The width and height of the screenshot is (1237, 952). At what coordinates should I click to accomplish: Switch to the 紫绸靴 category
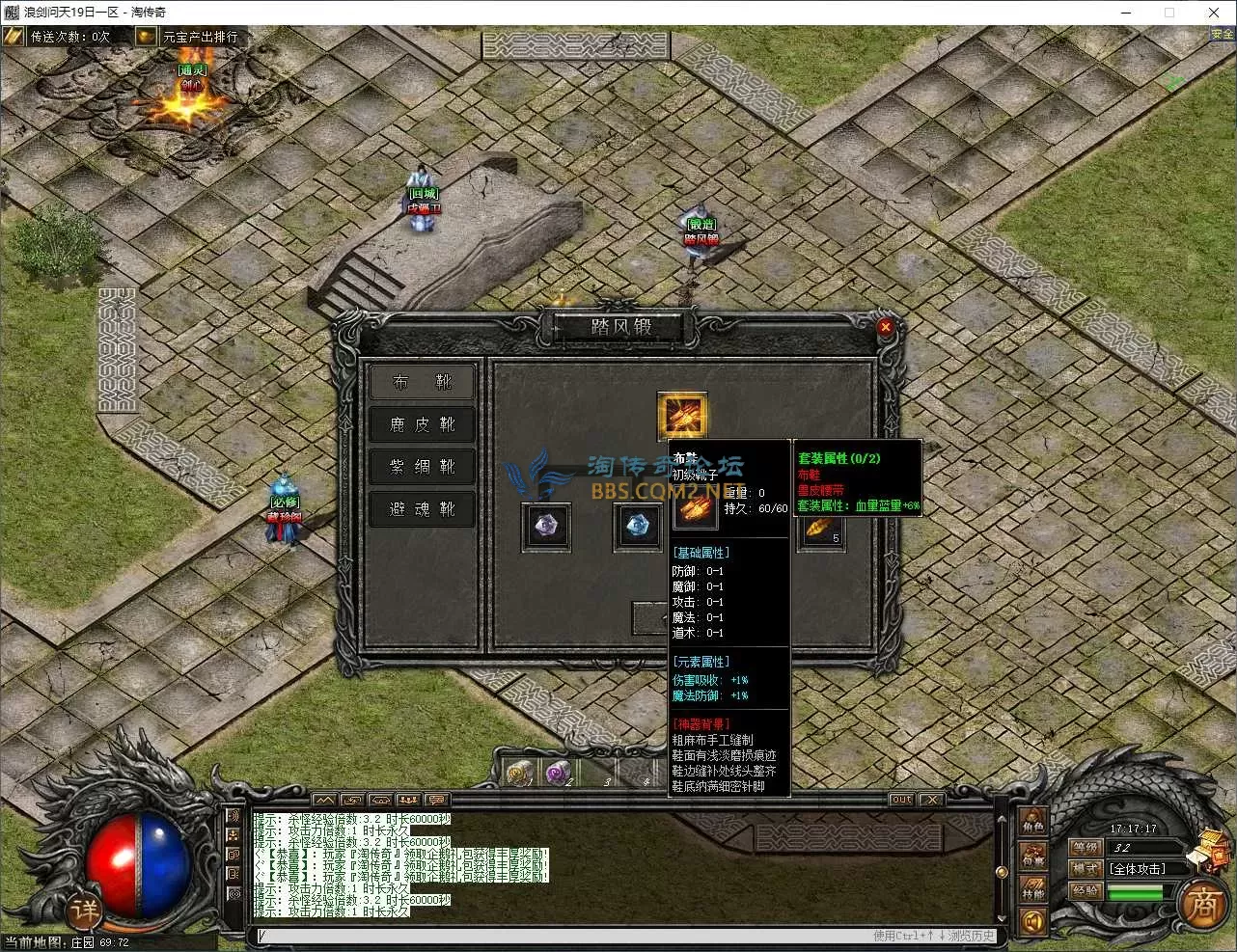point(422,467)
